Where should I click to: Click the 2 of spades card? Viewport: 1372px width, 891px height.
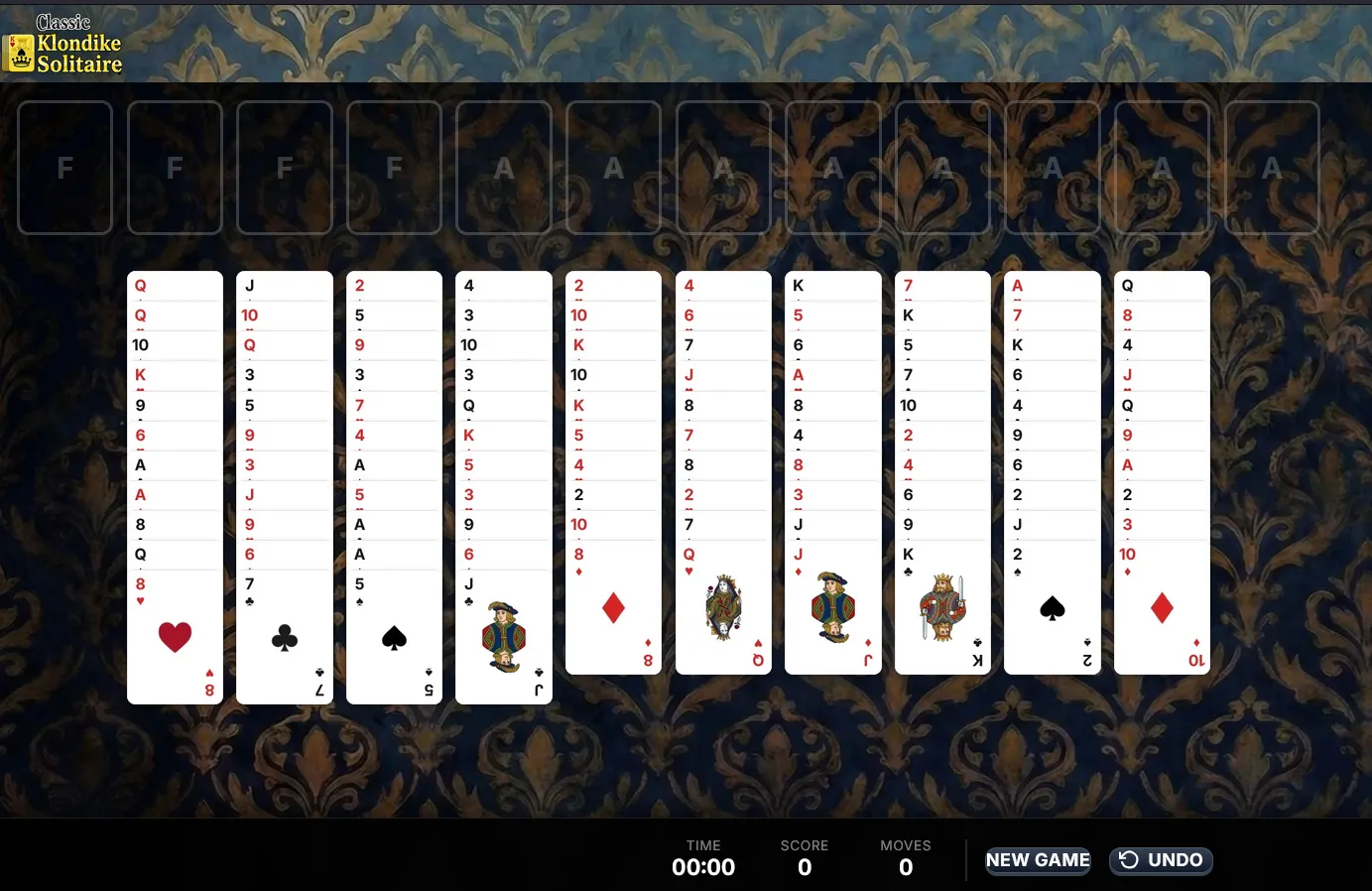click(x=1053, y=610)
